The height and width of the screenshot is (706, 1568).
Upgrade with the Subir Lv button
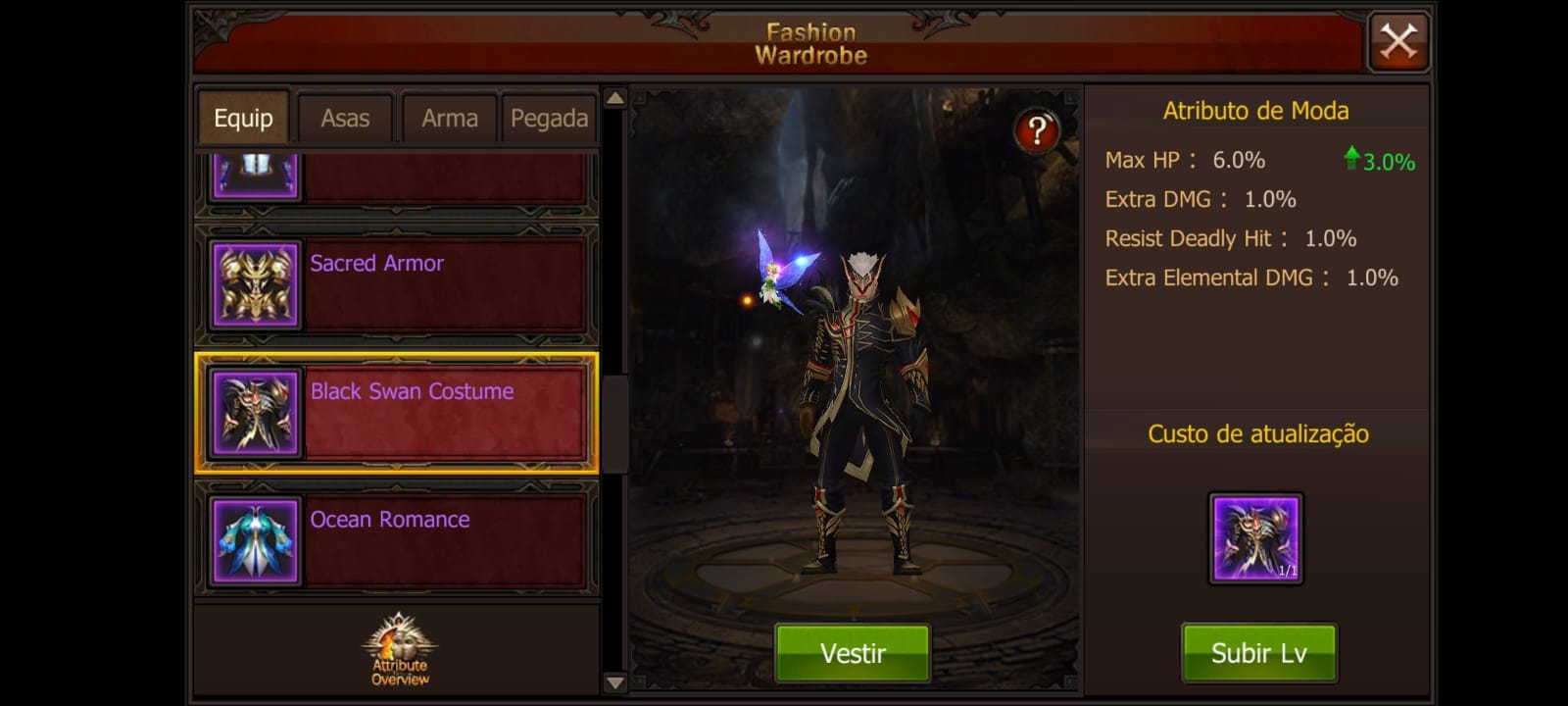click(1258, 653)
